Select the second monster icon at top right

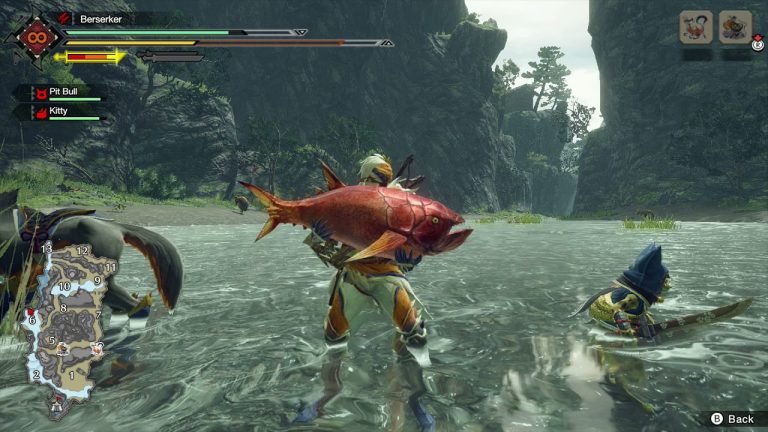[735, 27]
